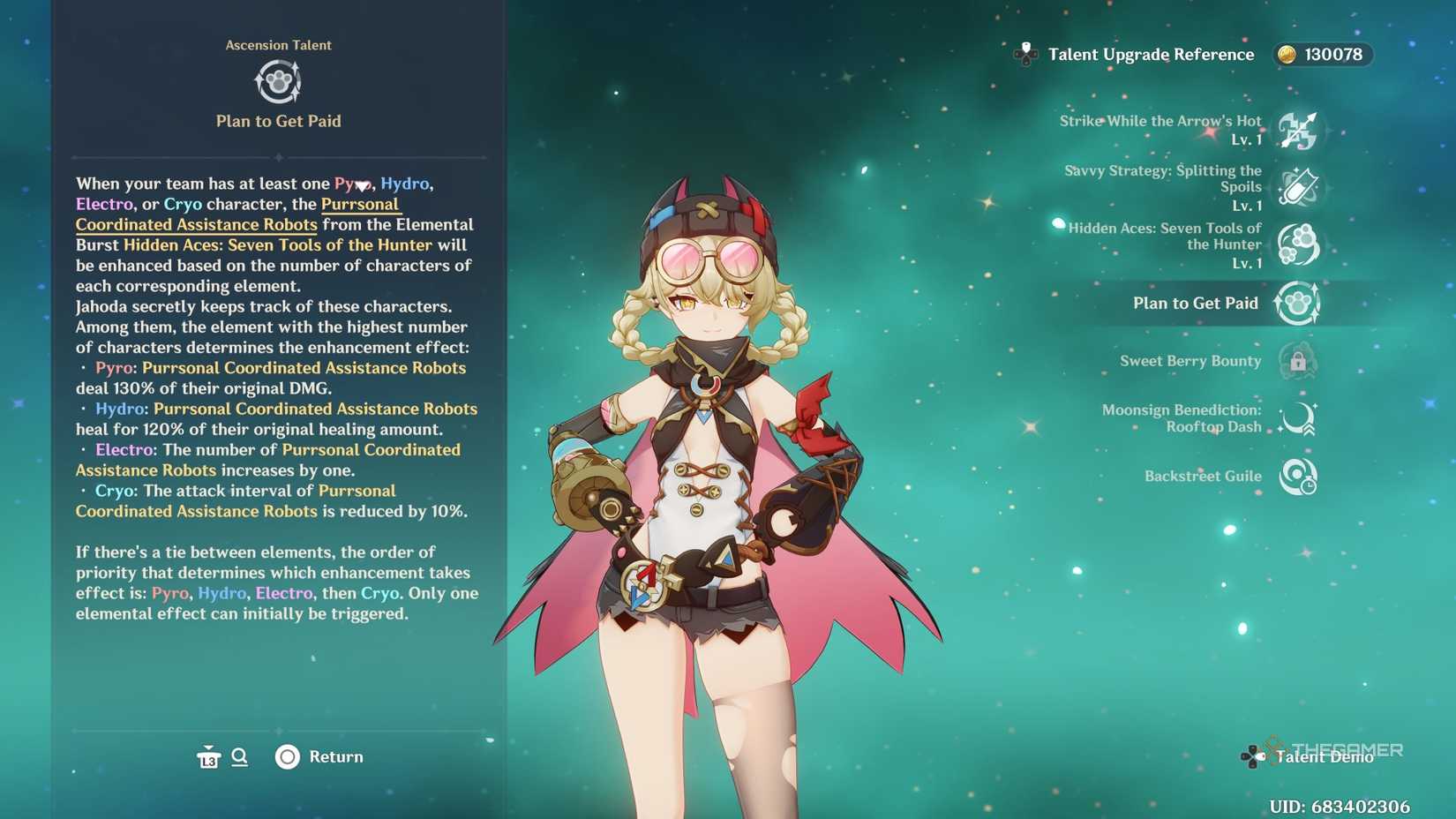Activate the L3 stick control toggle
Screen dimensions: 1456x819
pyautogui.click(x=209, y=757)
